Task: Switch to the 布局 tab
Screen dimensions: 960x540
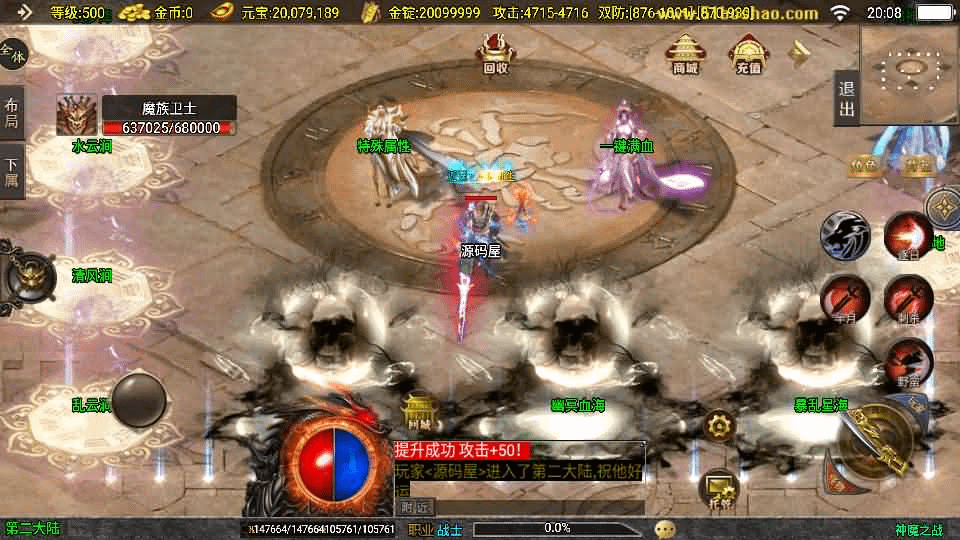Action: [x=12, y=113]
